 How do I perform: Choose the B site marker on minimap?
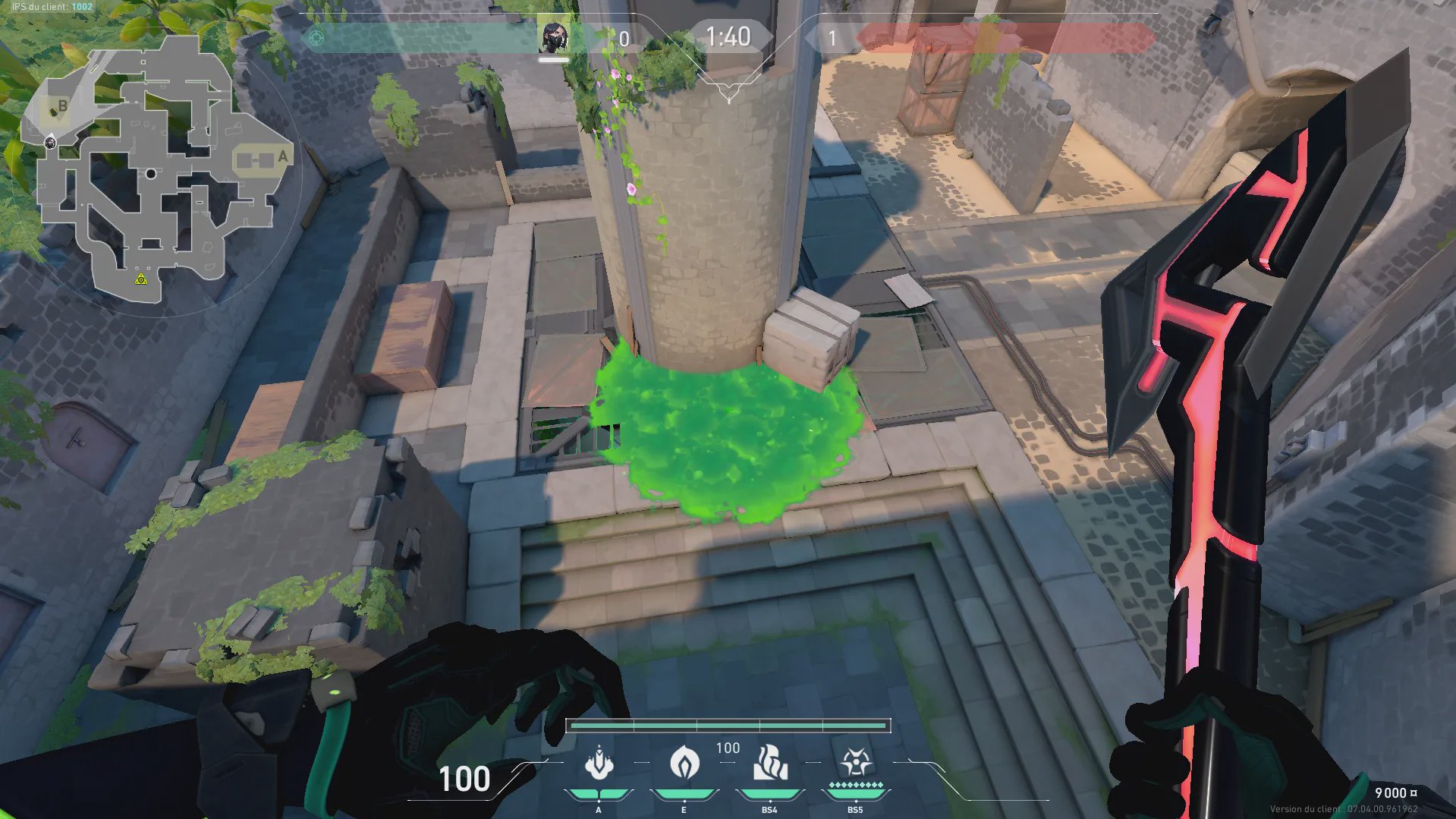(62, 106)
